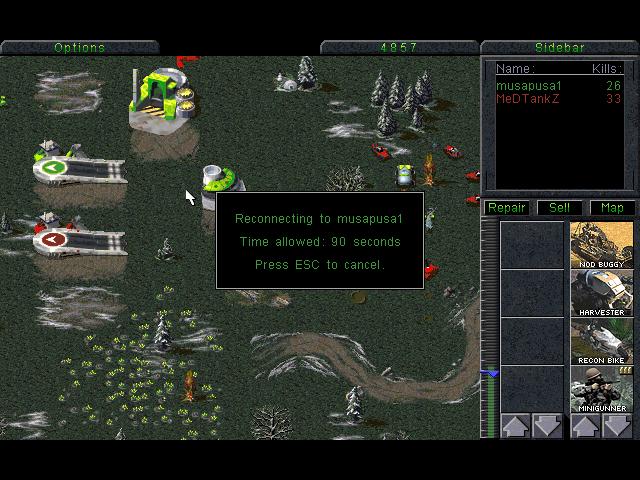Build a Nod Buggy
Image resolution: width=640 pixels, height=480 pixels.
coord(602,245)
